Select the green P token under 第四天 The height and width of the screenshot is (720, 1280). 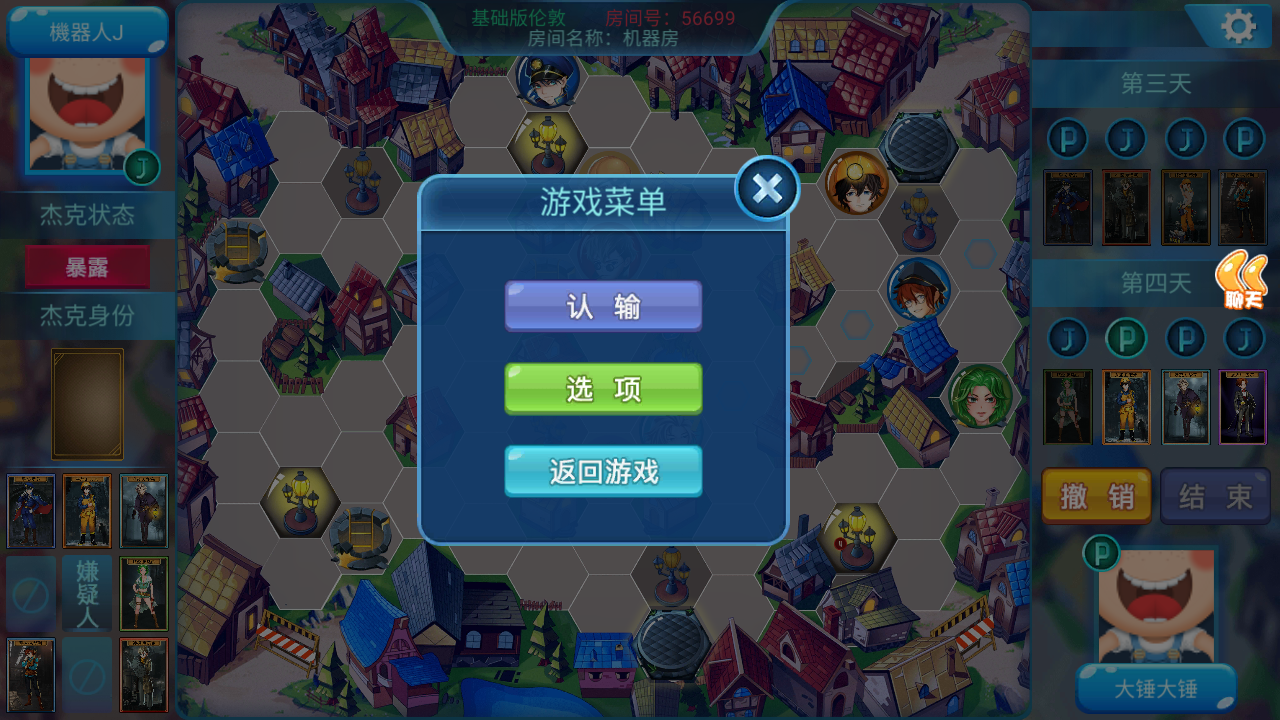coord(1126,339)
